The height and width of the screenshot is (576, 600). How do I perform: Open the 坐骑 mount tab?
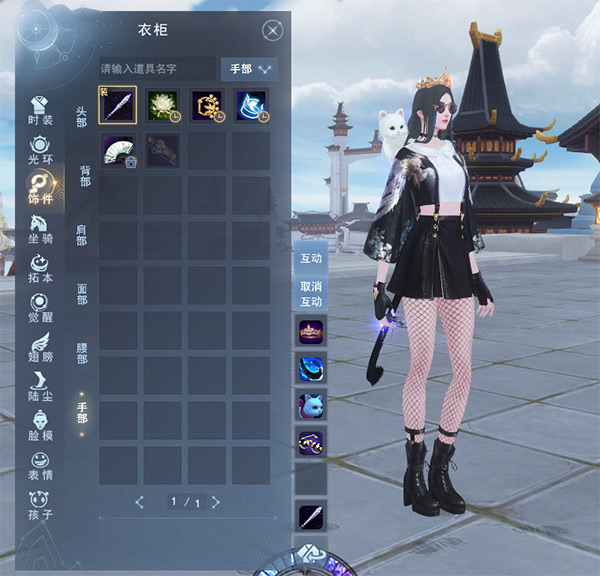click(41, 231)
